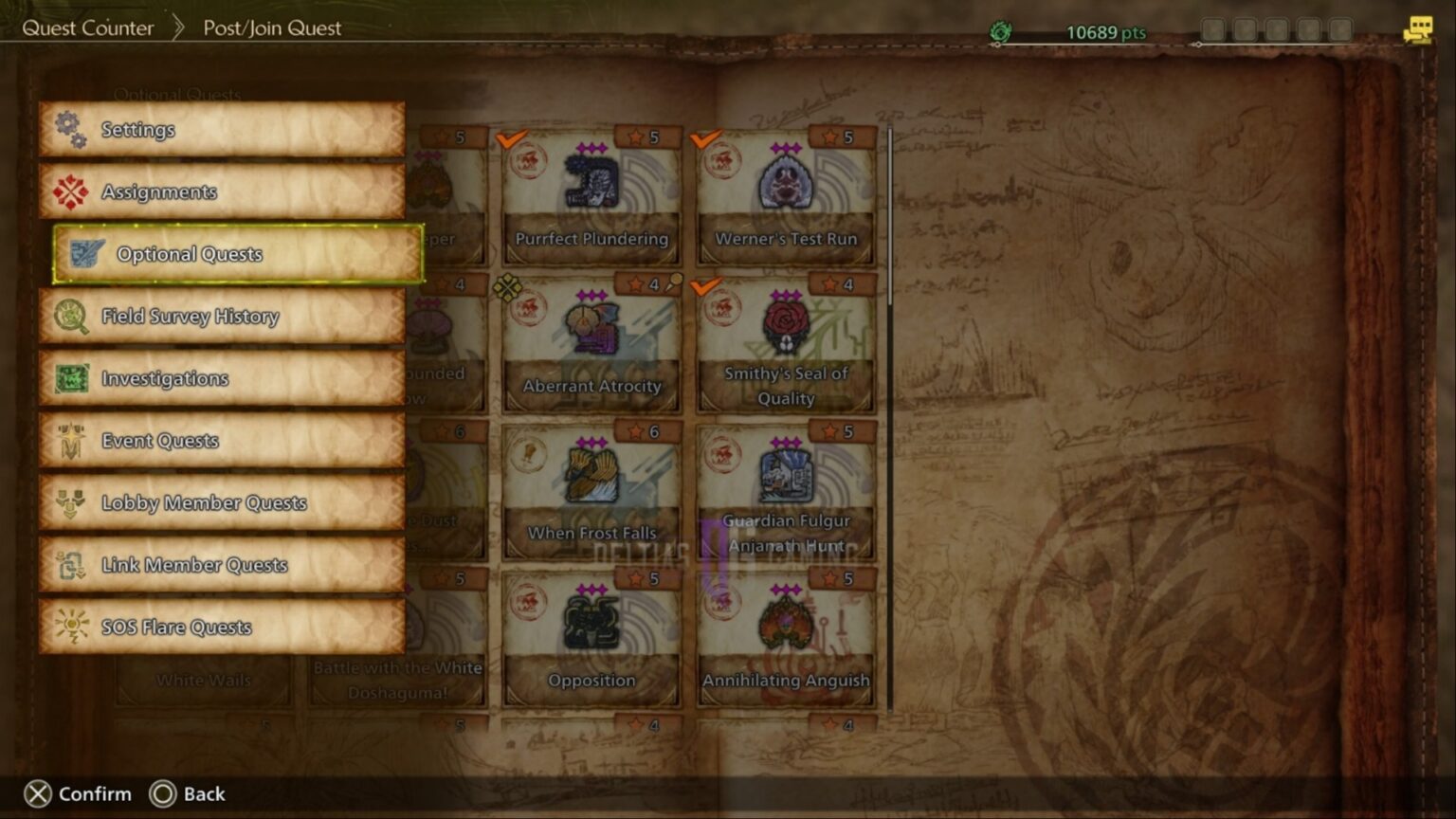The image size is (1456, 819).
Task: Toggle the checkmark on Werner's Test Run
Action: 703,139
